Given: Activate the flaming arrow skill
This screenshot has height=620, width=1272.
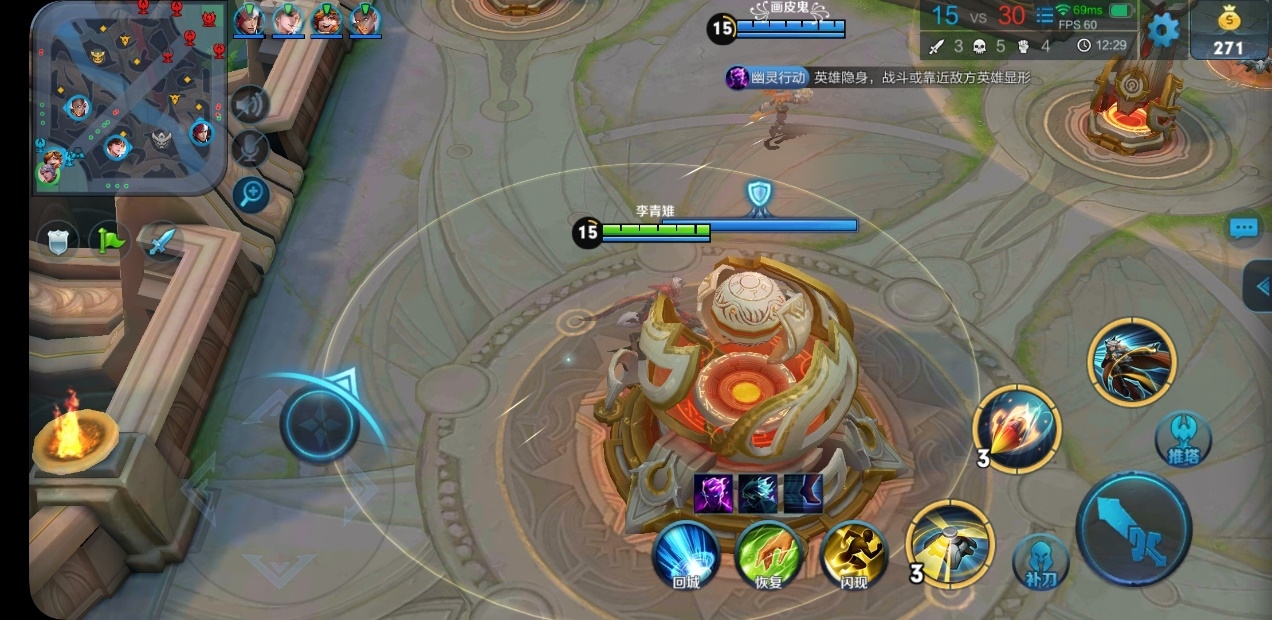Looking at the screenshot, I should point(1016,428).
